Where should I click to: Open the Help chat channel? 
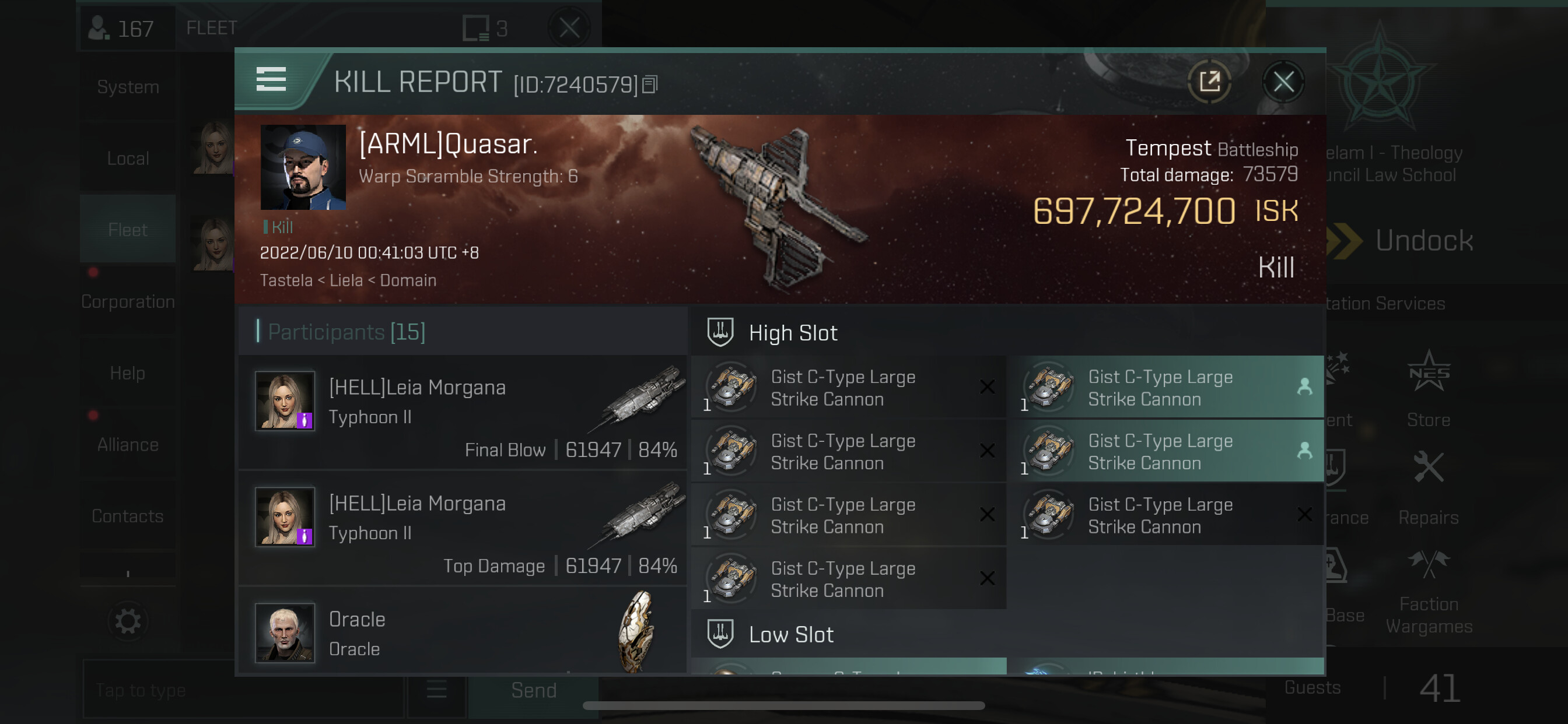click(128, 373)
